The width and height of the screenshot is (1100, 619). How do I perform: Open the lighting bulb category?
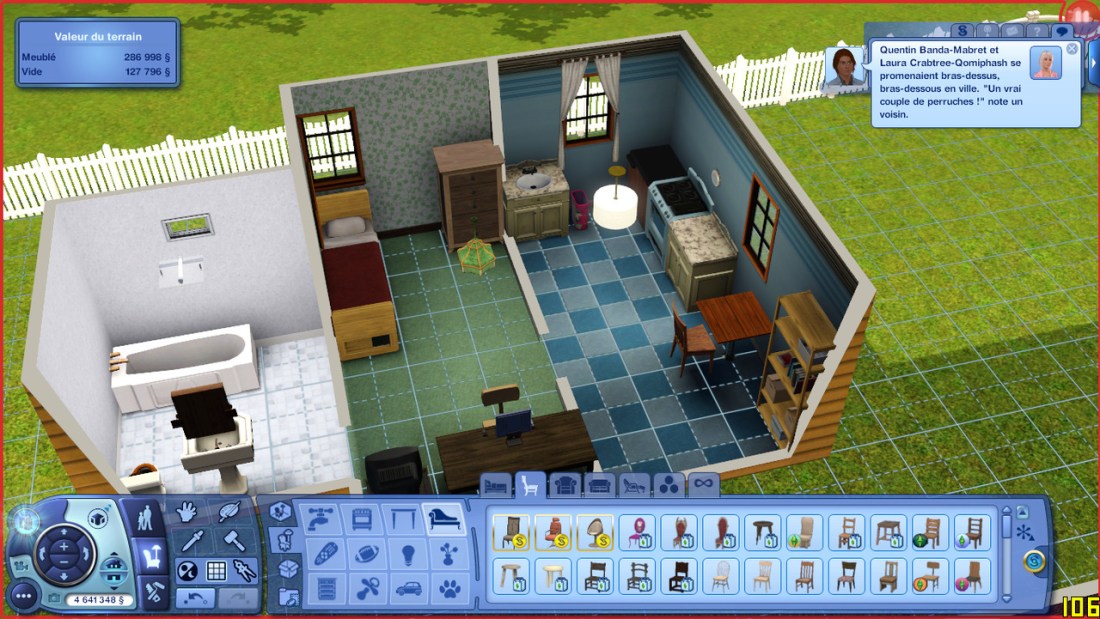tap(407, 554)
